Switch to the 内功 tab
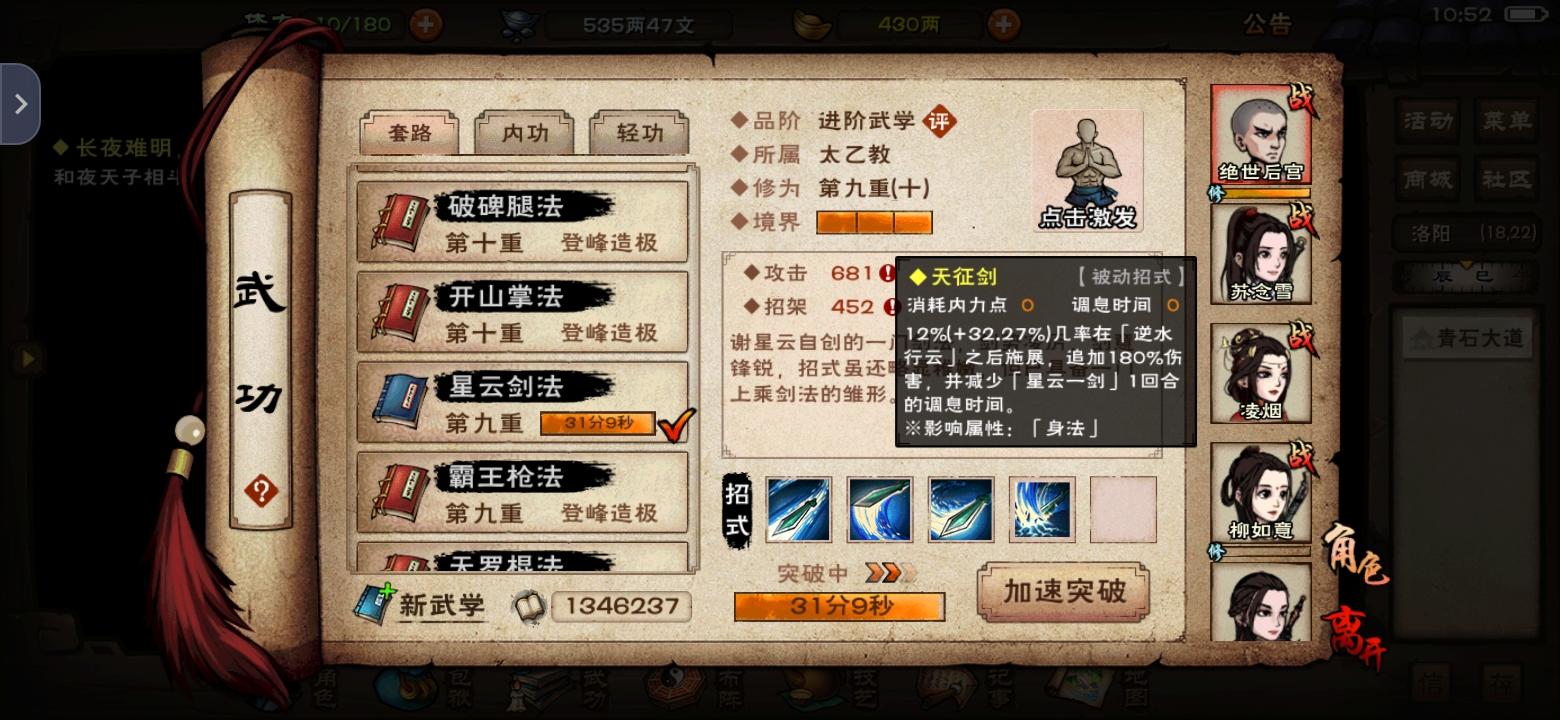1560x720 pixels. [524, 132]
